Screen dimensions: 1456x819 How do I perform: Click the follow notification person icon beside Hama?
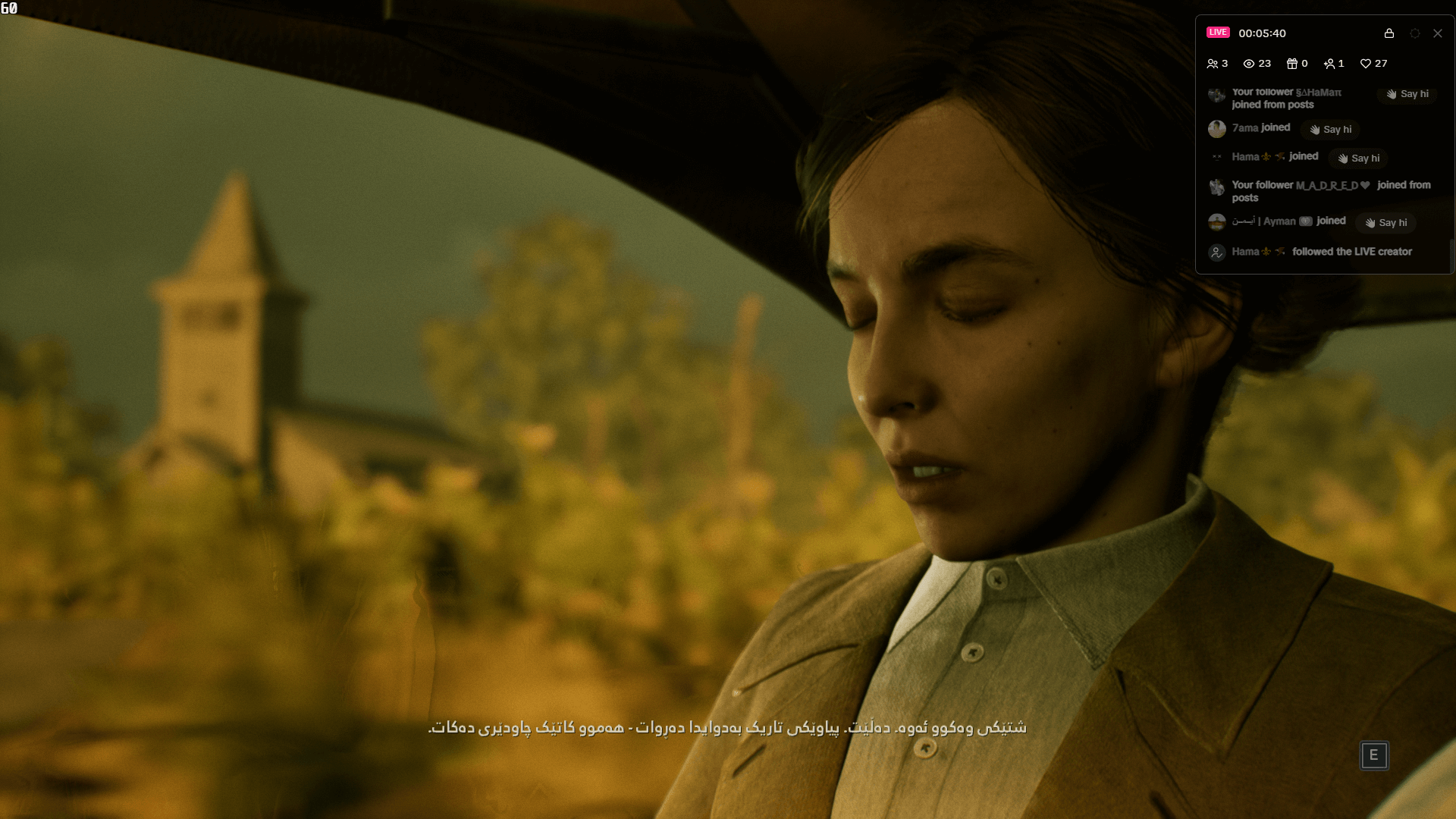tap(1218, 252)
